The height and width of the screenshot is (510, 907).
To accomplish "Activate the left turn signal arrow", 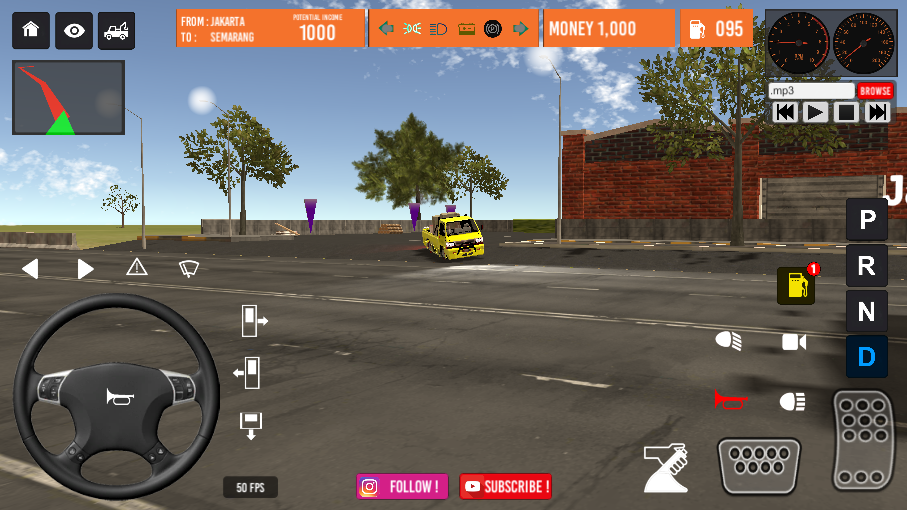I will [30, 268].
